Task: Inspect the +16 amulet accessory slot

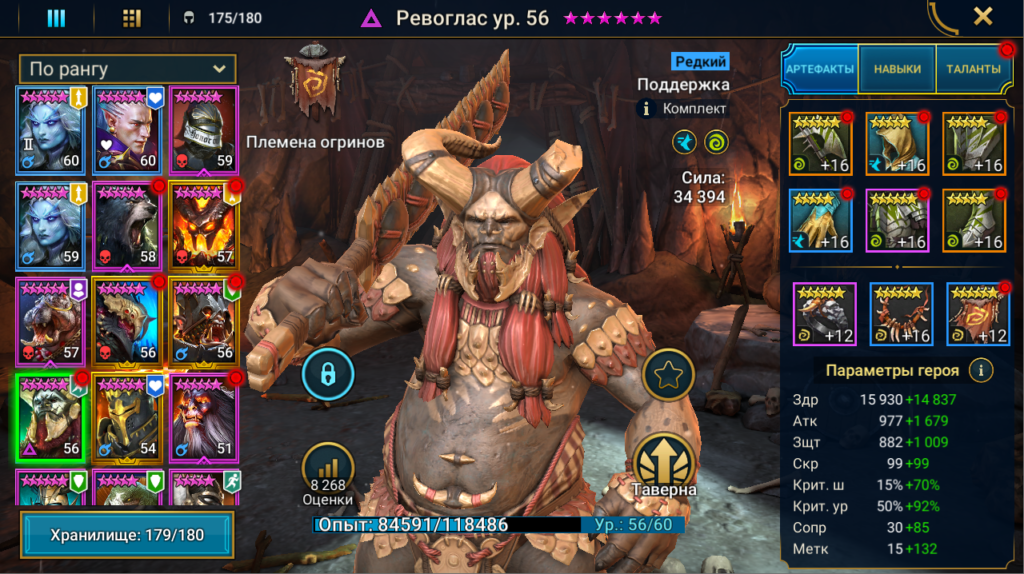Action: [901, 314]
